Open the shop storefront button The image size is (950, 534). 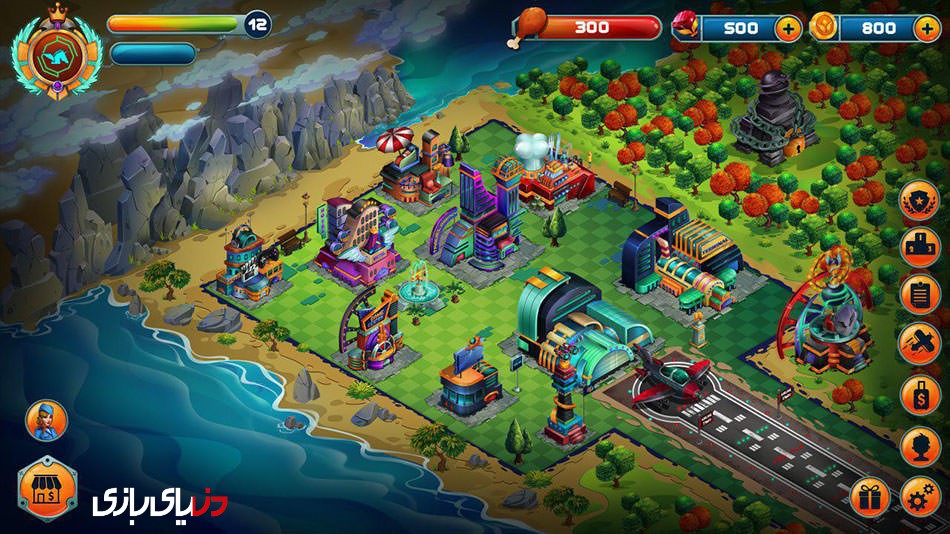pos(47,487)
